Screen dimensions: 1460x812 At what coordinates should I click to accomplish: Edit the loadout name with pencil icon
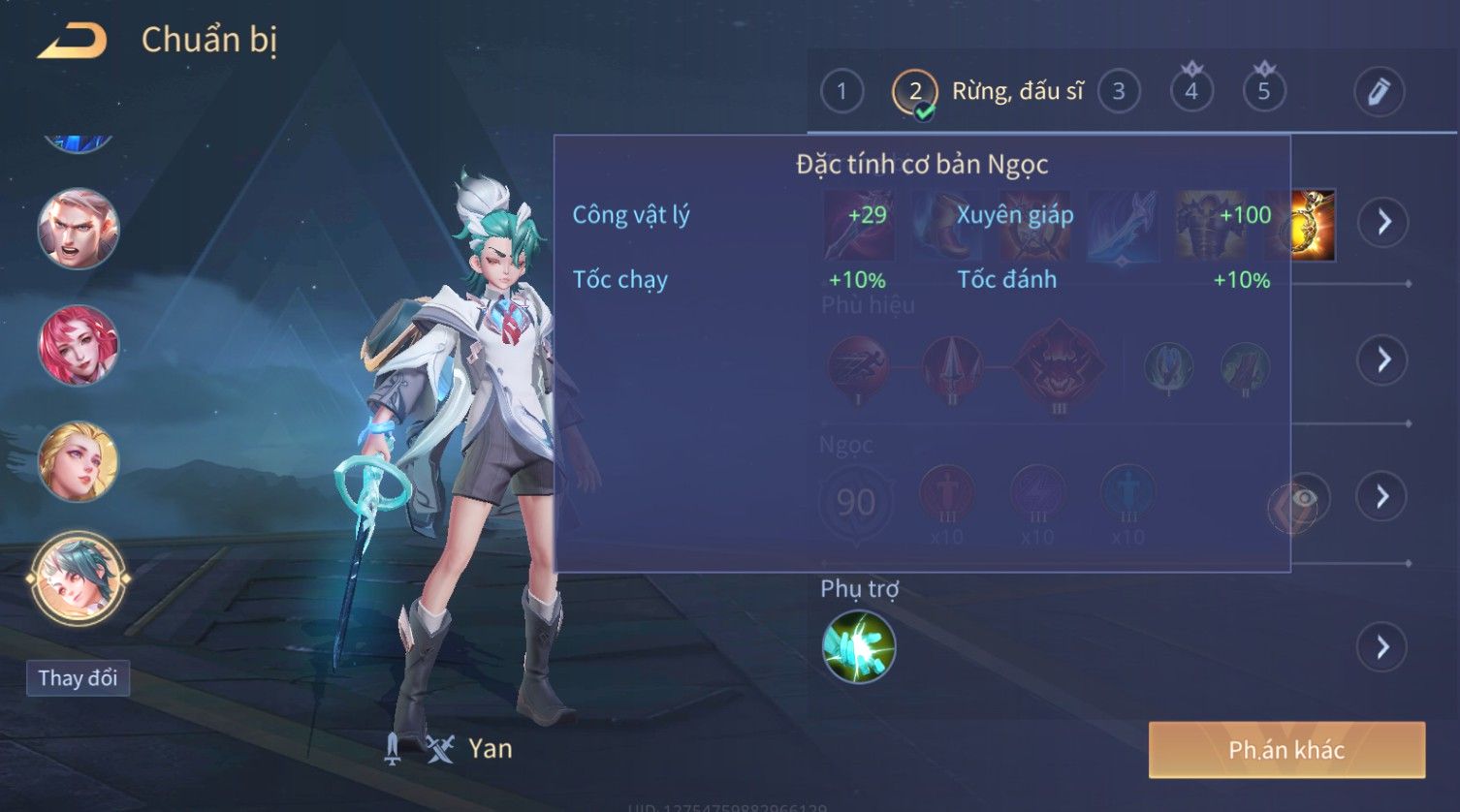coord(1379,92)
